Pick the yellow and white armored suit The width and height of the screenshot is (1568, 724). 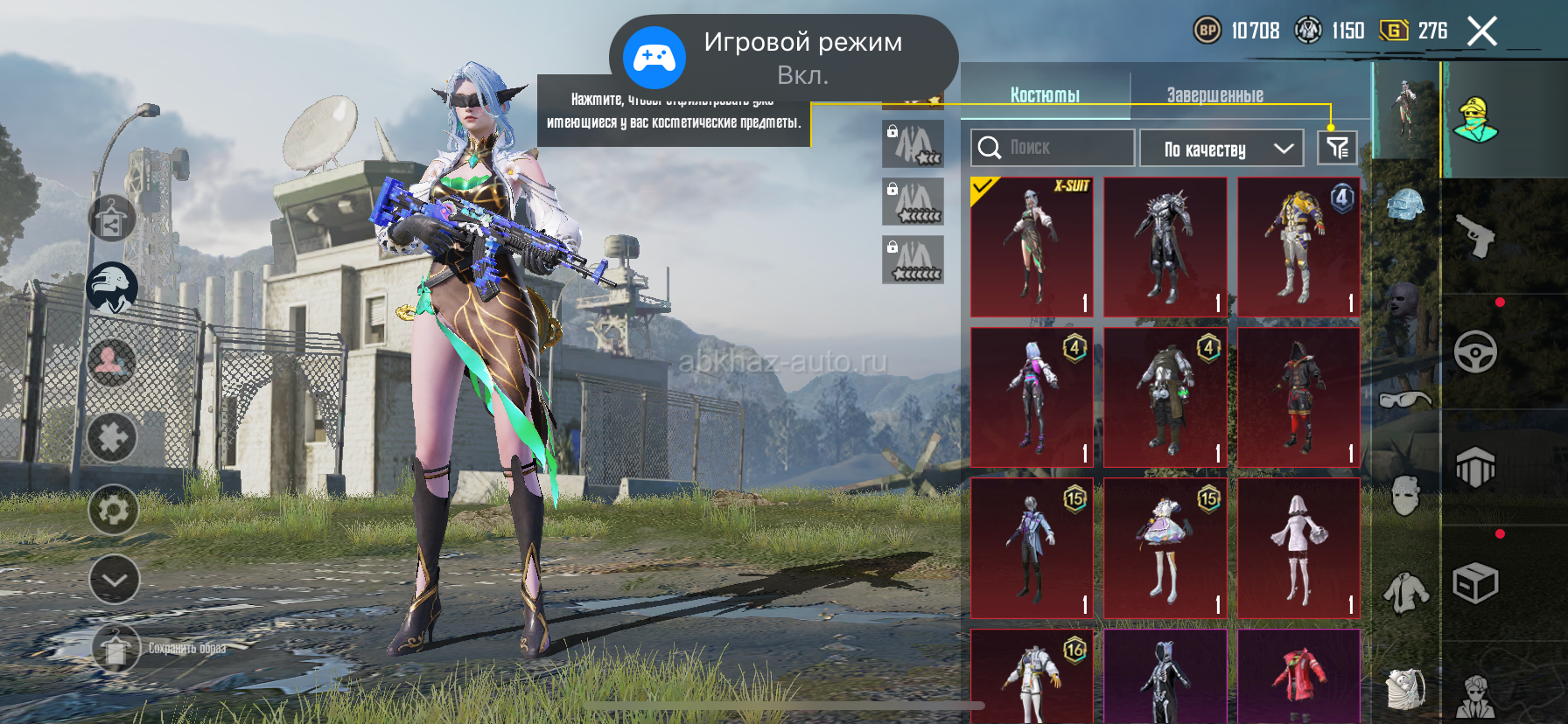pos(1298,247)
